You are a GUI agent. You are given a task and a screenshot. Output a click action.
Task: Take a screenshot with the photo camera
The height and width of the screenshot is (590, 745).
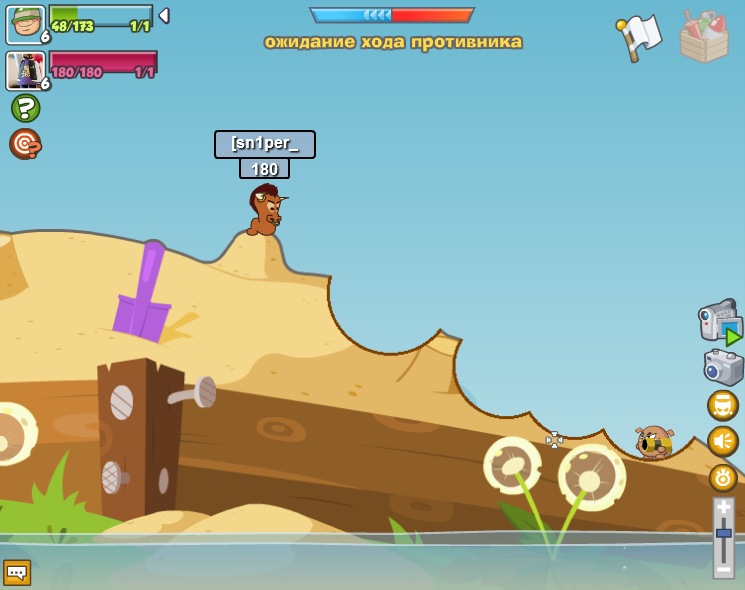point(723,366)
